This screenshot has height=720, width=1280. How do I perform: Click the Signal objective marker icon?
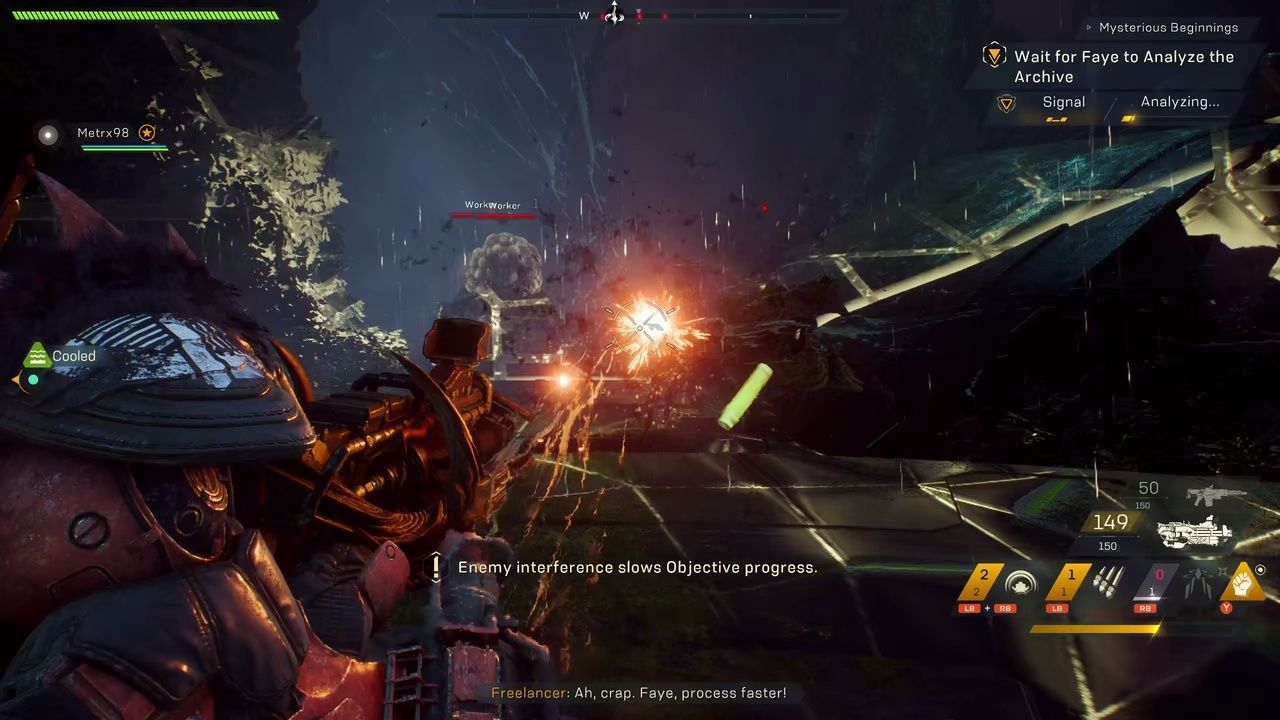[1006, 103]
